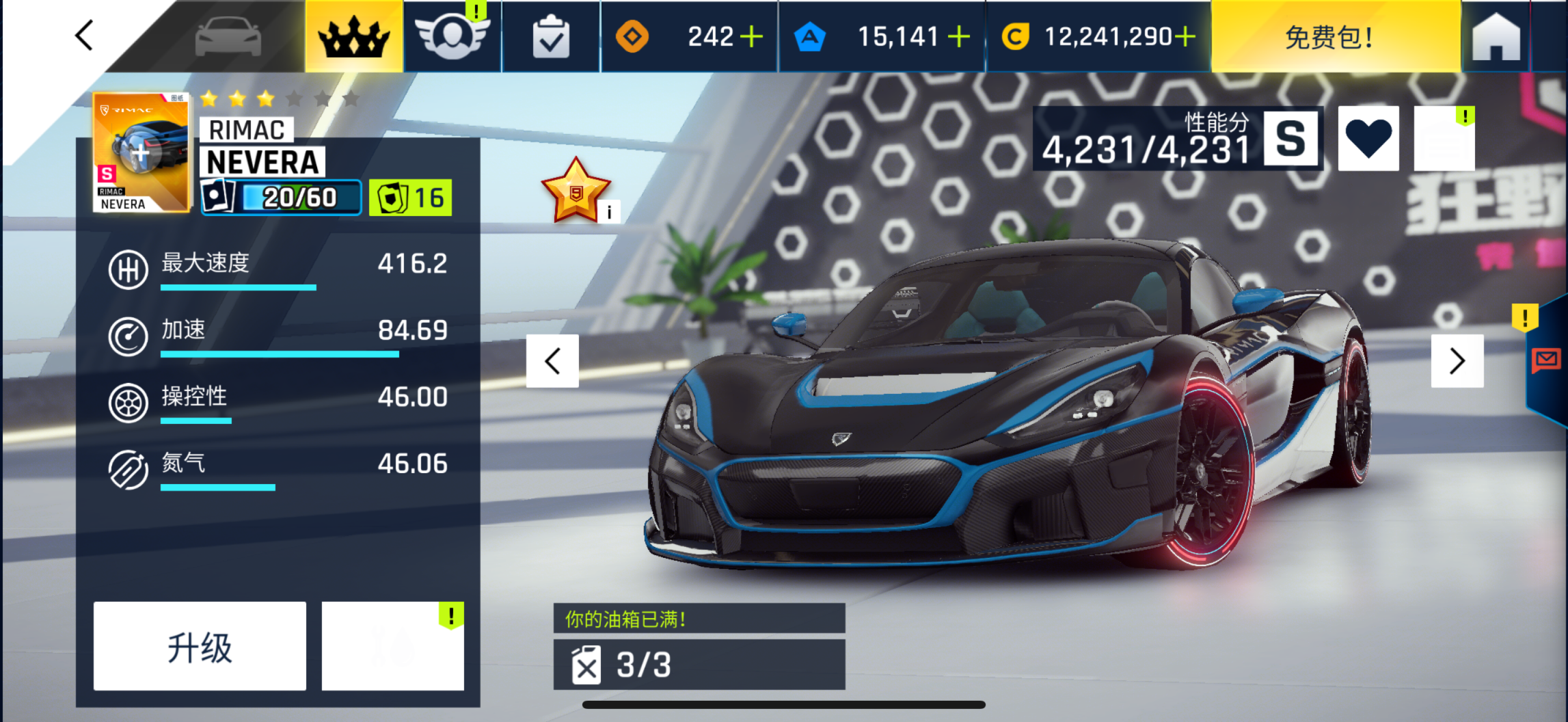Go back with the top-left arrow
This screenshot has width=1568, height=722.
(84, 36)
